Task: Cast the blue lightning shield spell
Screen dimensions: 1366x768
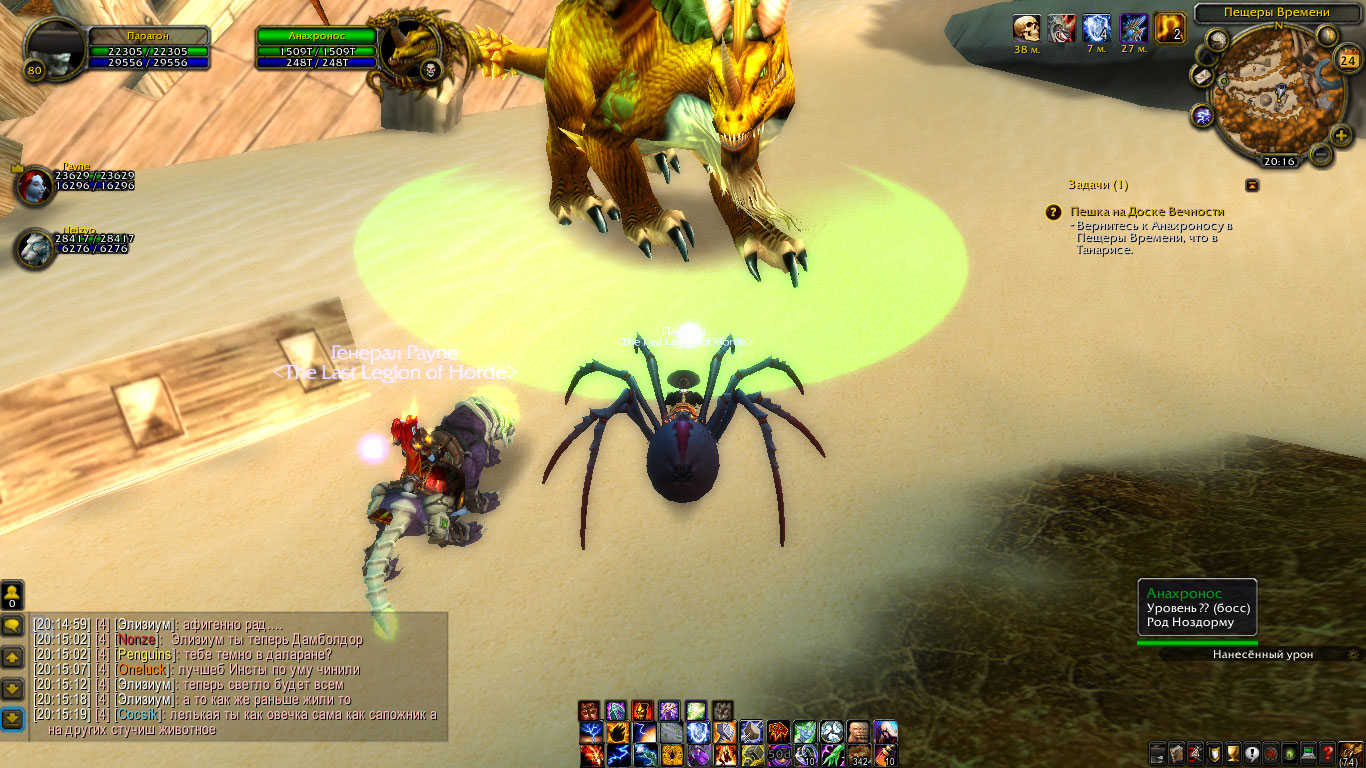Action: click(x=698, y=732)
